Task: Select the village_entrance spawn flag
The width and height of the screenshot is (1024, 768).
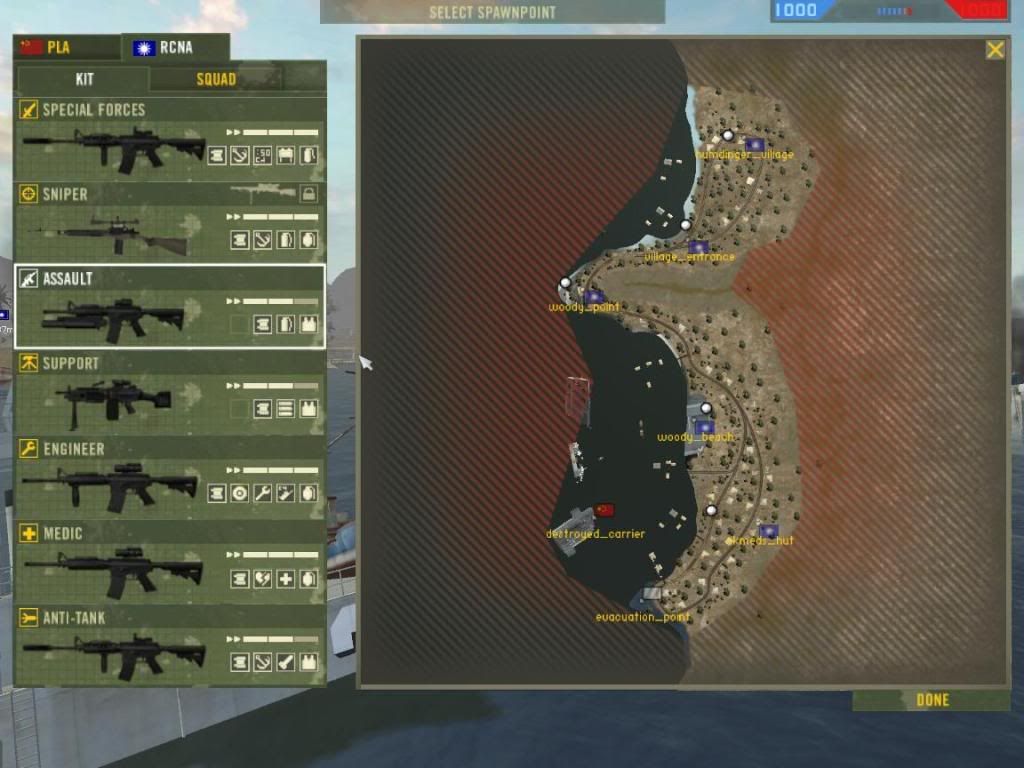Action: (x=698, y=246)
